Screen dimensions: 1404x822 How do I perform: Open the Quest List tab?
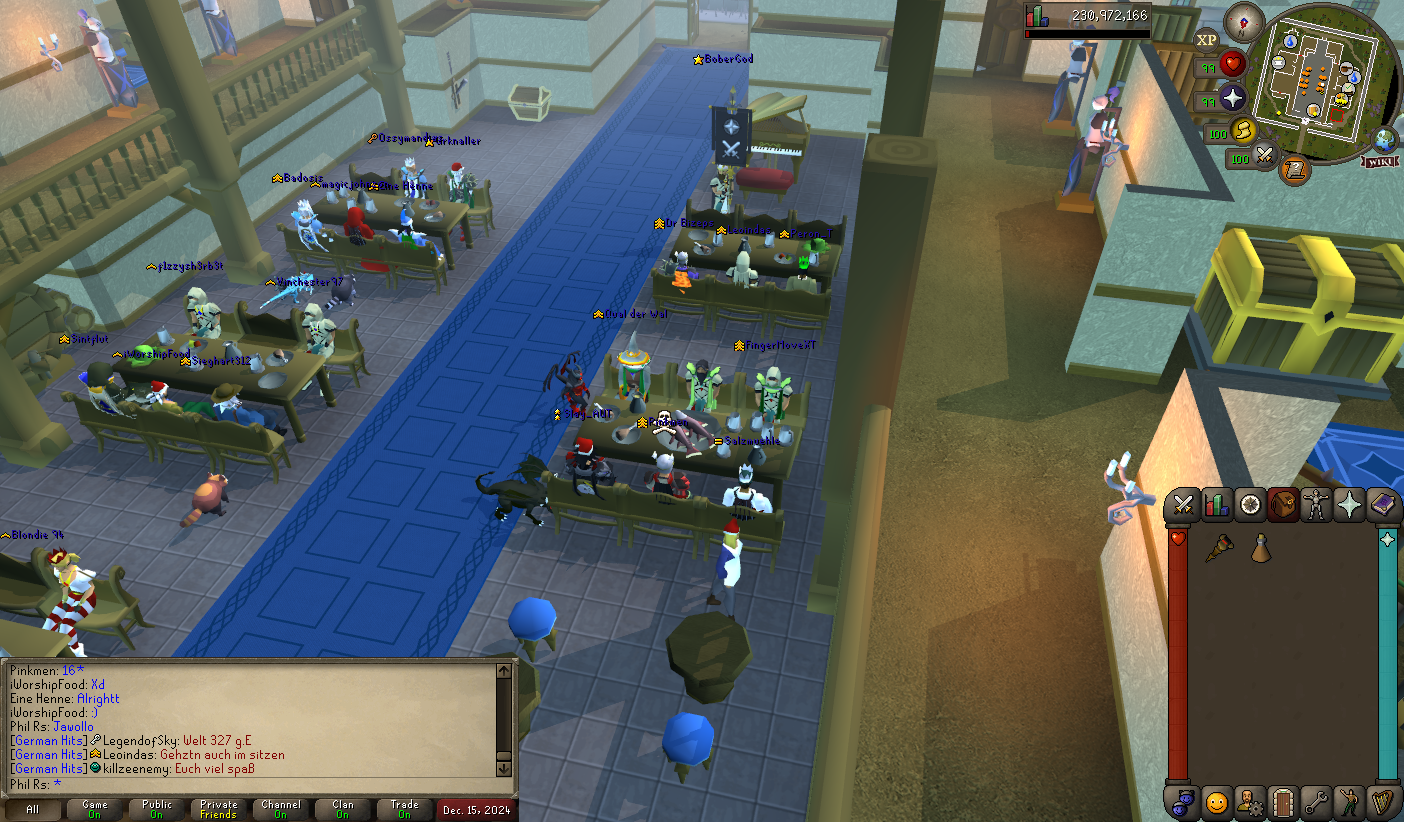1249,505
